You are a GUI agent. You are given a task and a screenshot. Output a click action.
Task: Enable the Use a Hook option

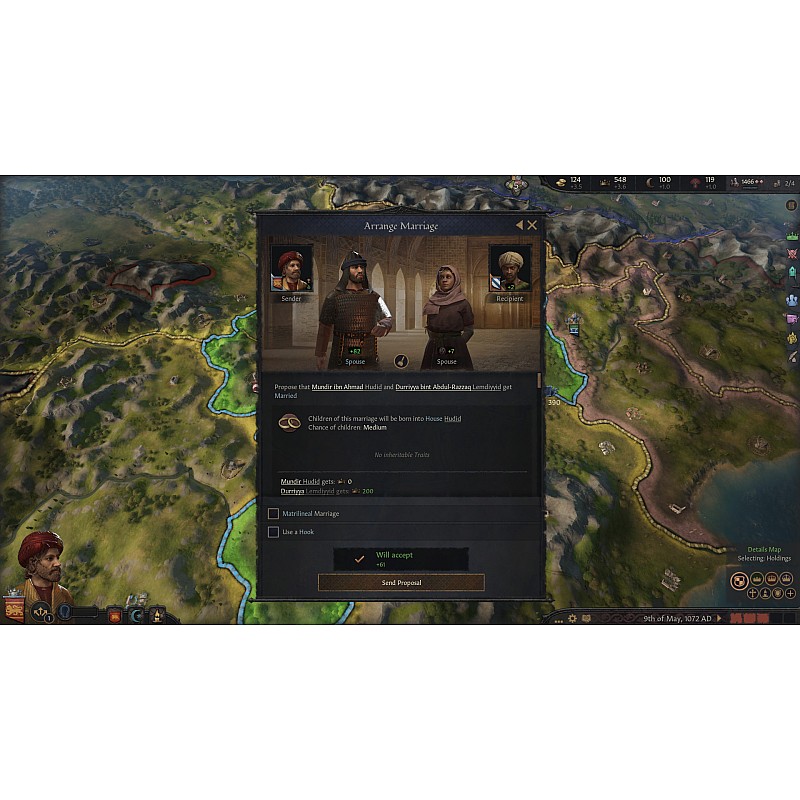point(273,532)
